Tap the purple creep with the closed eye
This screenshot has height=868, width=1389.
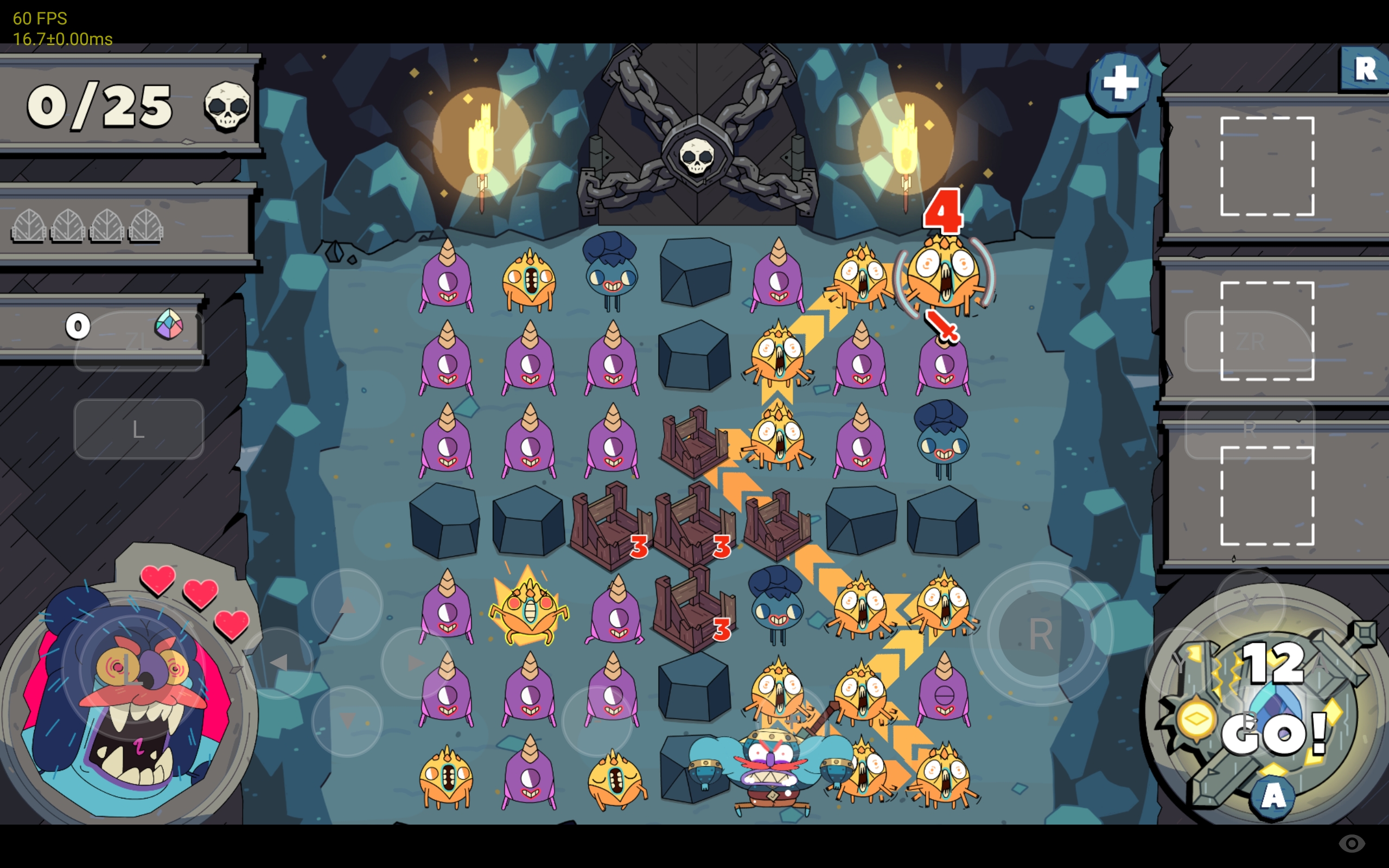[944, 693]
